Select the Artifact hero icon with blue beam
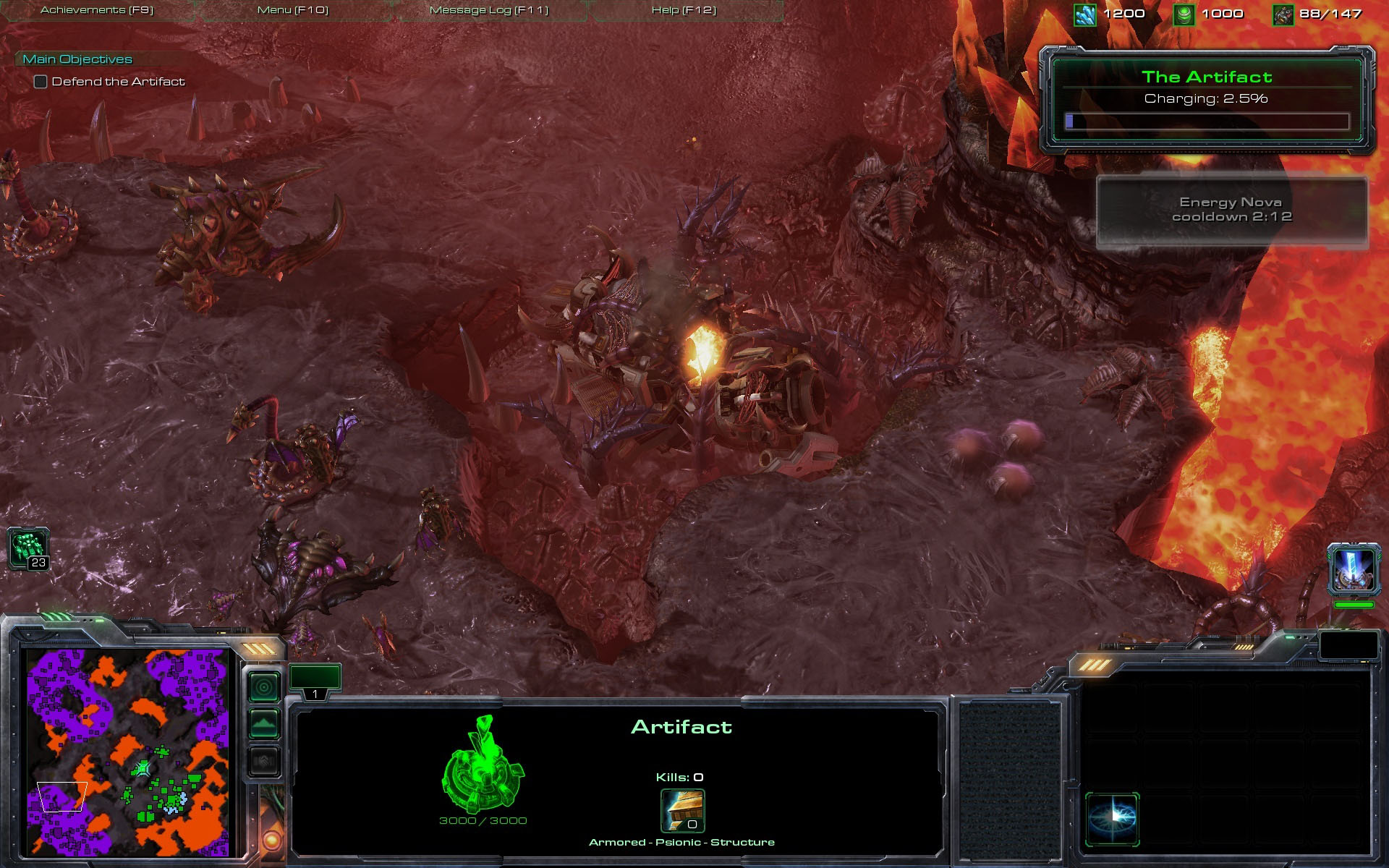The width and height of the screenshot is (1389, 868). tap(1353, 569)
